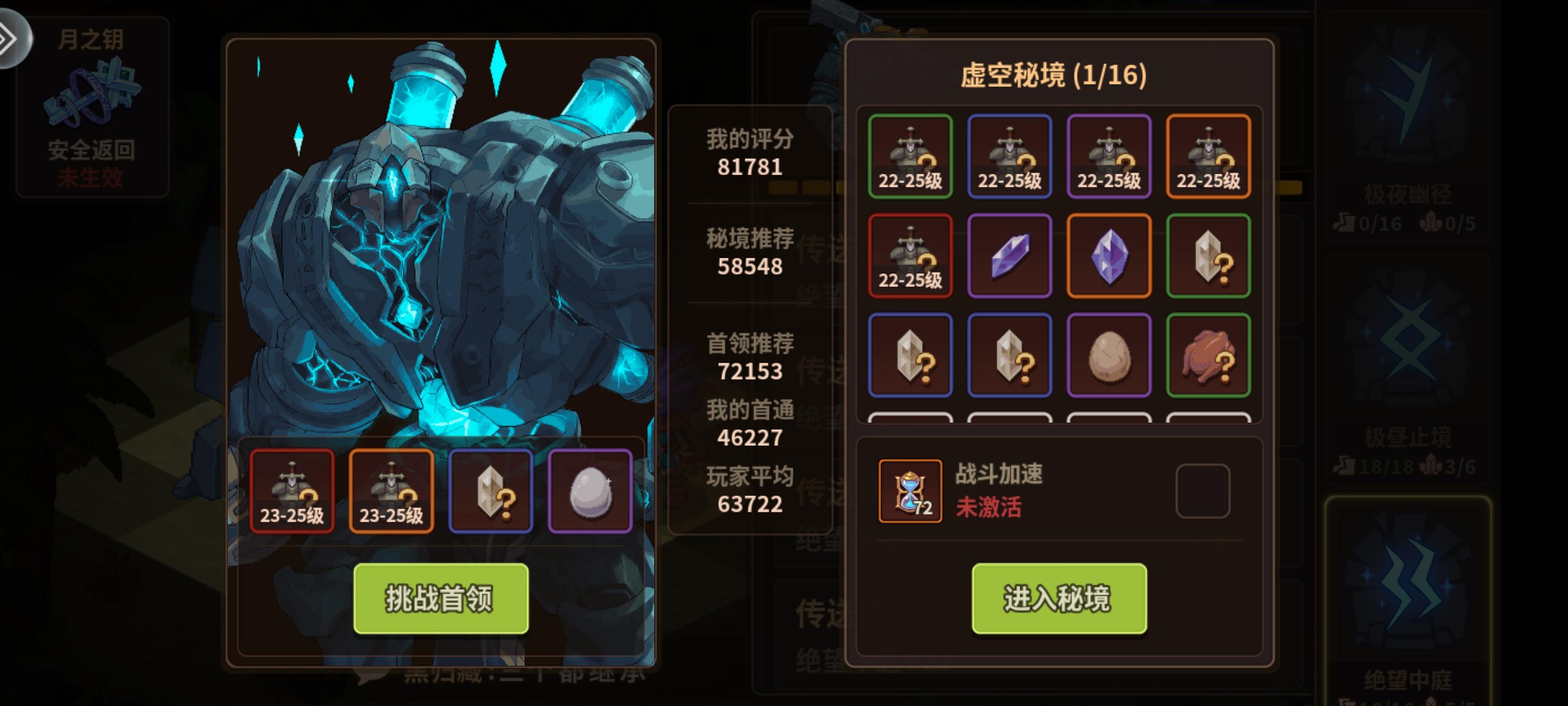Click the 进入秘境 button

(x=1059, y=600)
